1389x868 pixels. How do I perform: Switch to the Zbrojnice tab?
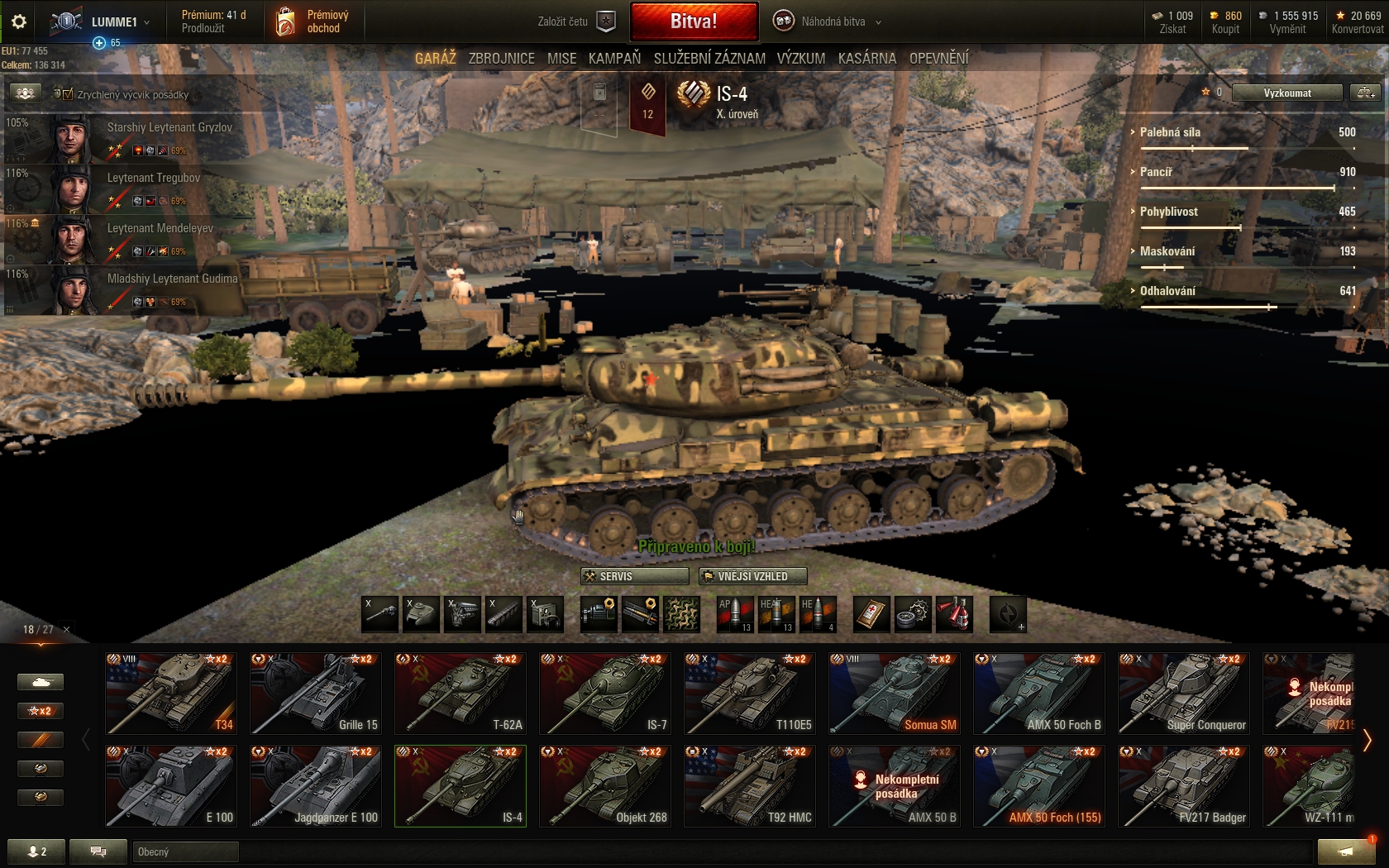[x=501, y=59]
